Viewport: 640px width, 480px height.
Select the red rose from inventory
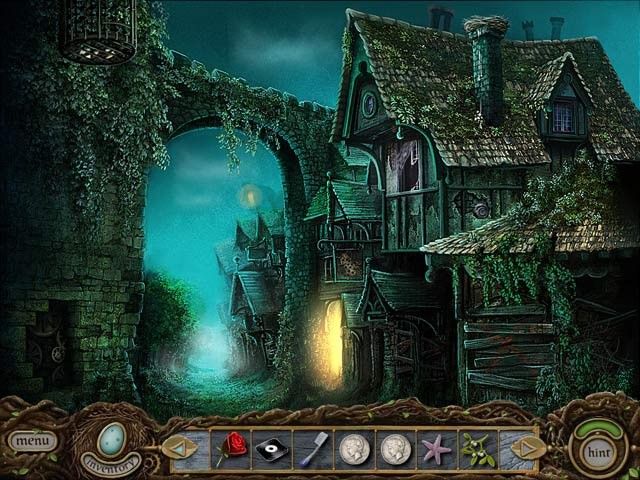(x=233, y=446)
